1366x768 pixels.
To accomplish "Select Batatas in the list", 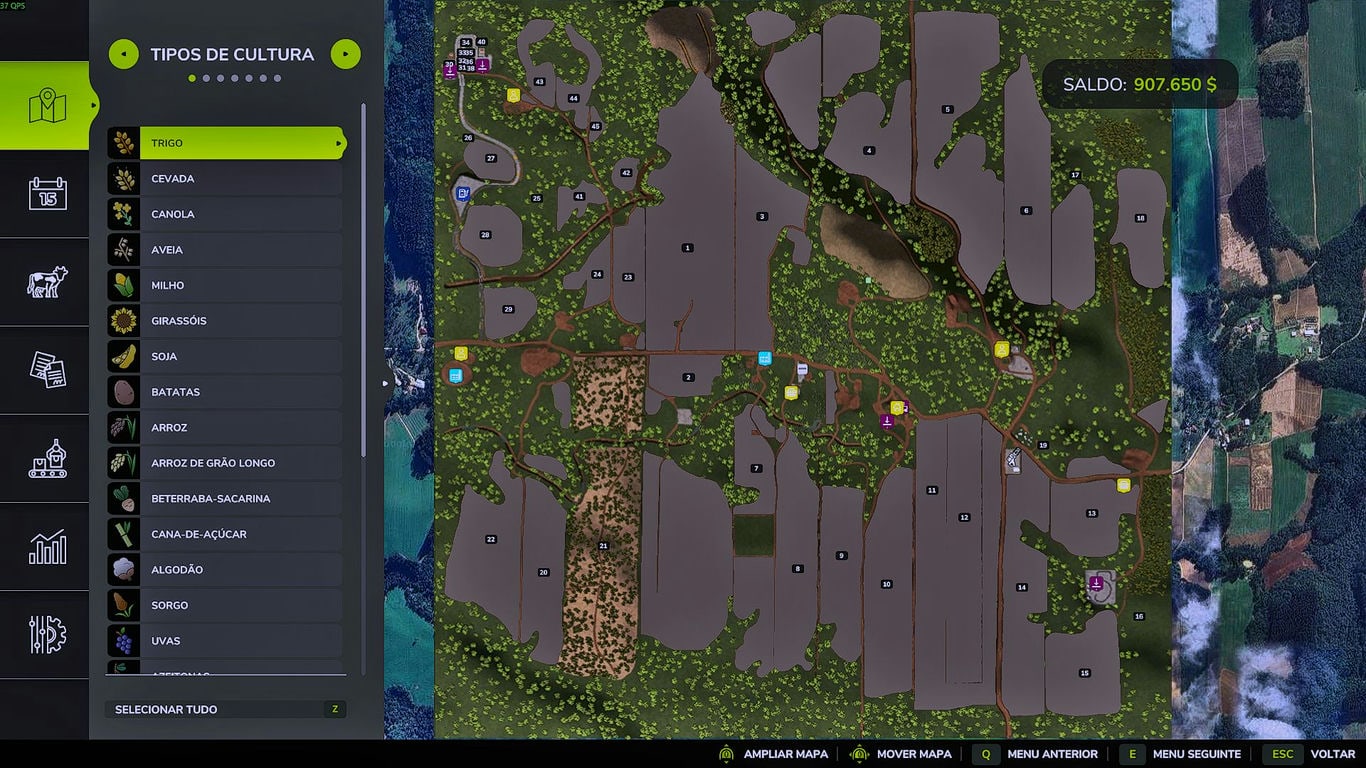I will coord(240,392).
